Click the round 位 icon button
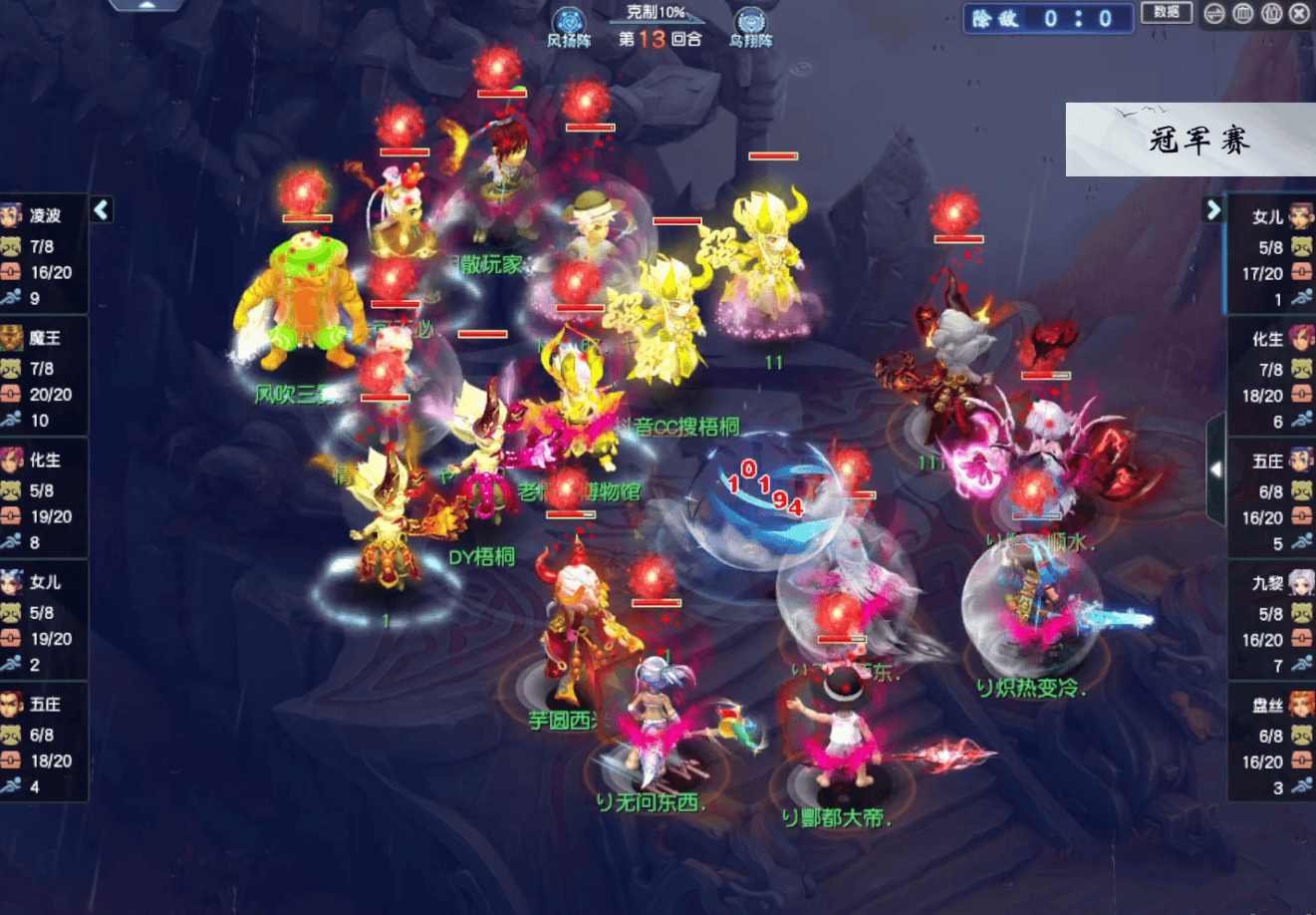The width and height of the screenshot is (1316, 915). pos(1272,14)
